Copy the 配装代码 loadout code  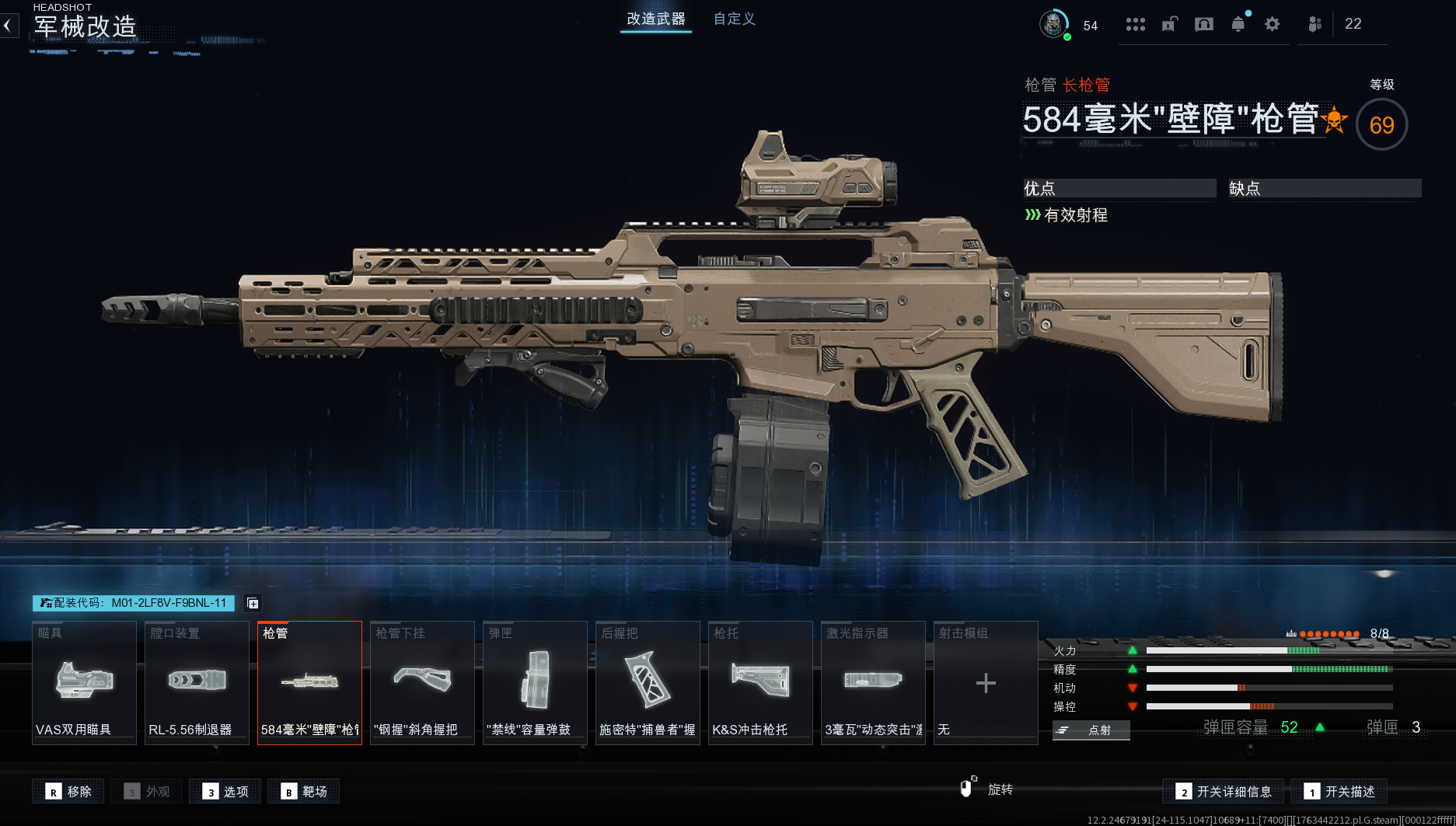pos(253,603)
